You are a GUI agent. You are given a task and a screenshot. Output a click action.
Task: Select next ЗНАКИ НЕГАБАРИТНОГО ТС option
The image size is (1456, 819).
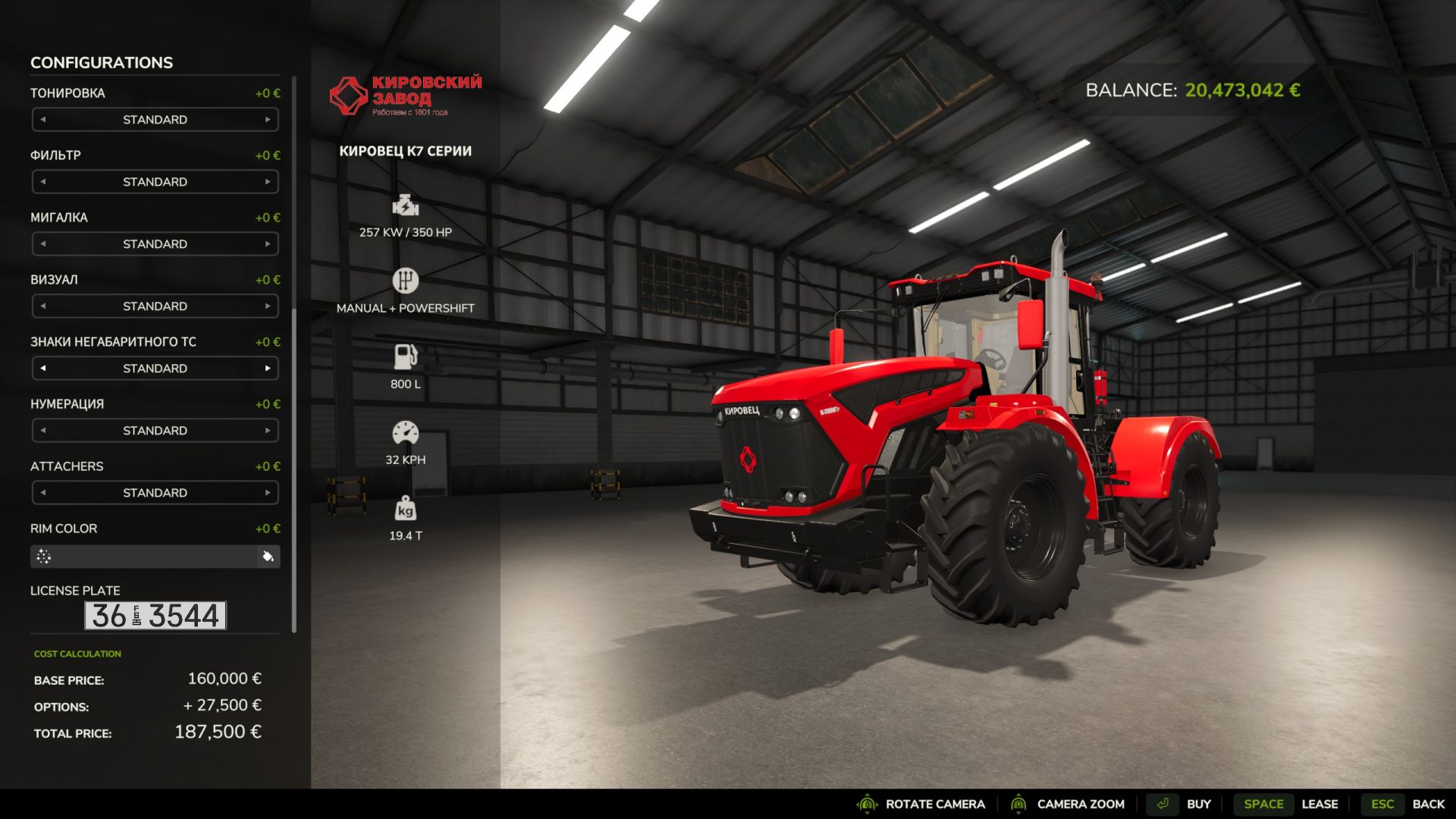pos(268,369)
